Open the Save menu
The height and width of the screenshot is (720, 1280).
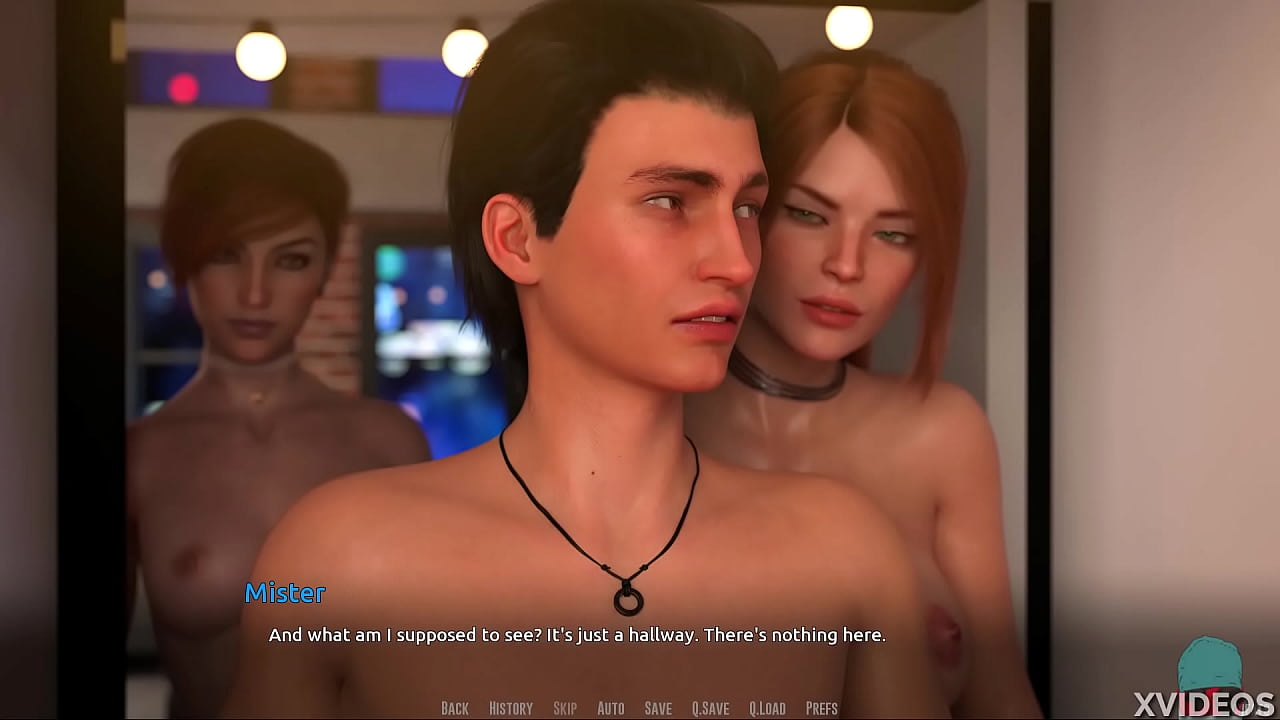tap(658, 708)
